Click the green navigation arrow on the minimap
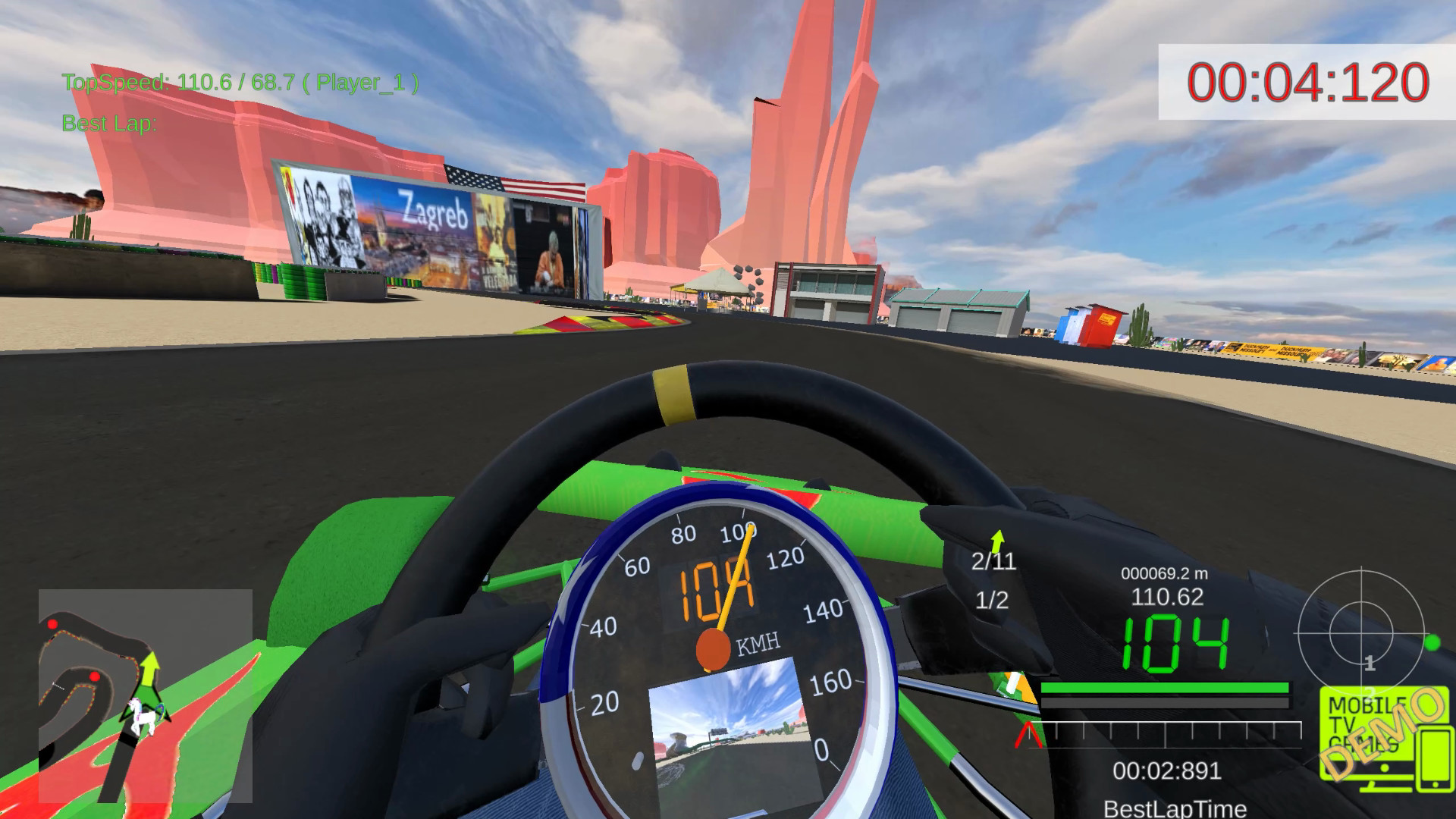 coord(149,672)
